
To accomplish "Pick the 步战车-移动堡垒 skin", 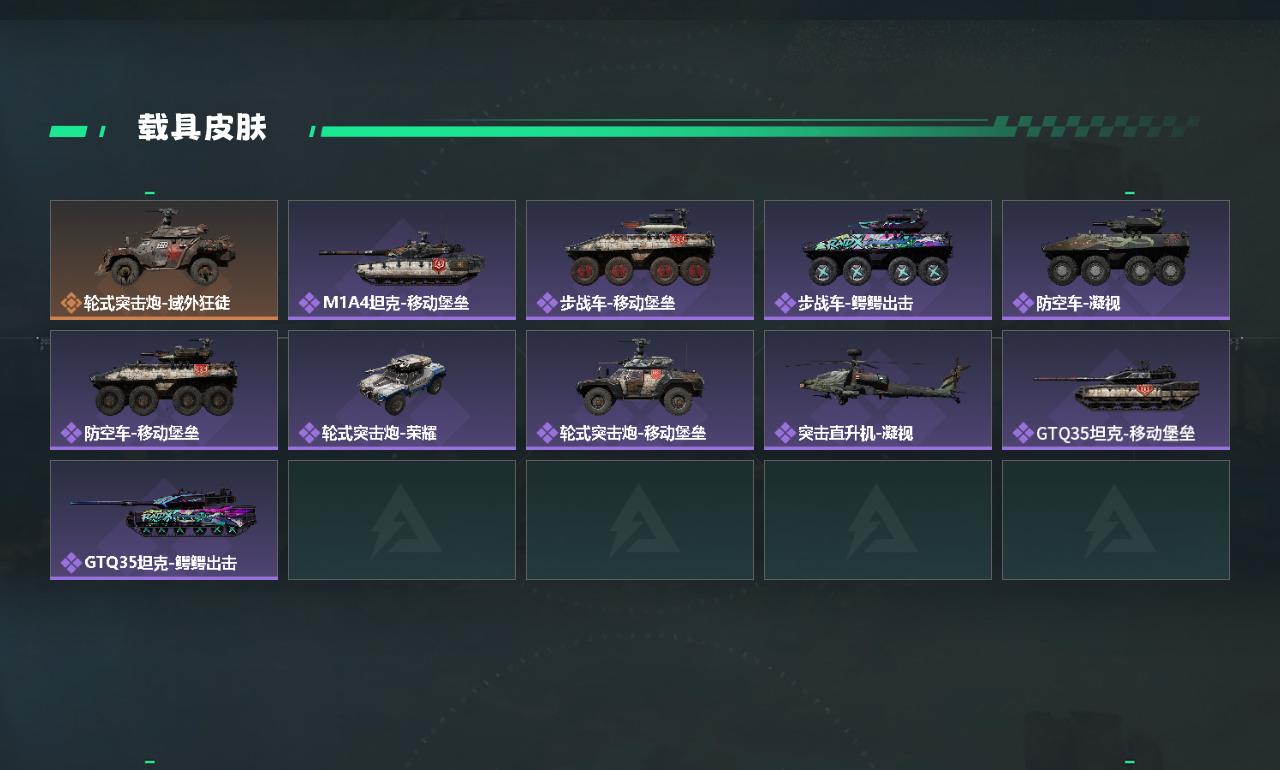I will (640, 259).
